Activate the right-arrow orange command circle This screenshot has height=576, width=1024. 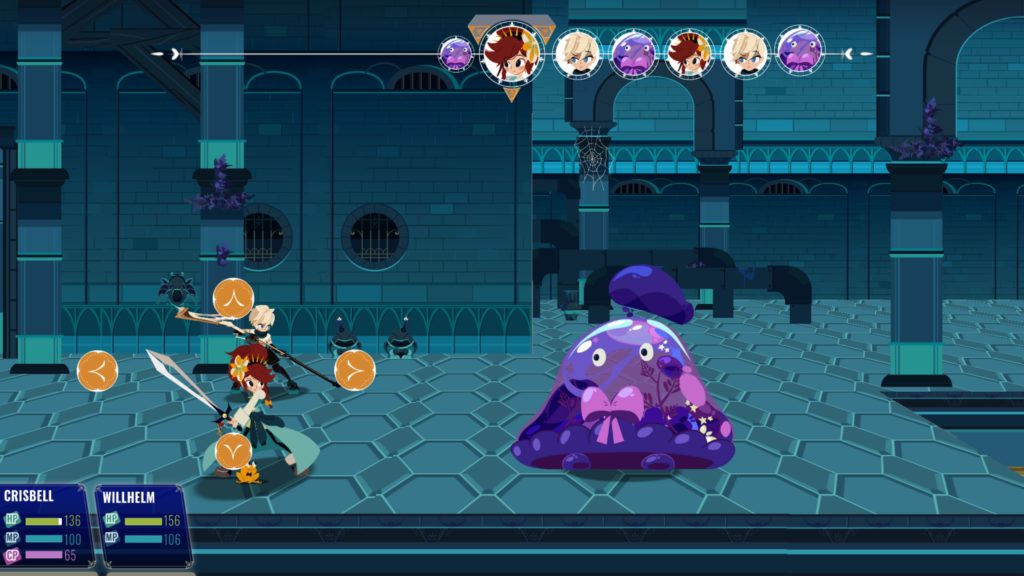(355, 370)
